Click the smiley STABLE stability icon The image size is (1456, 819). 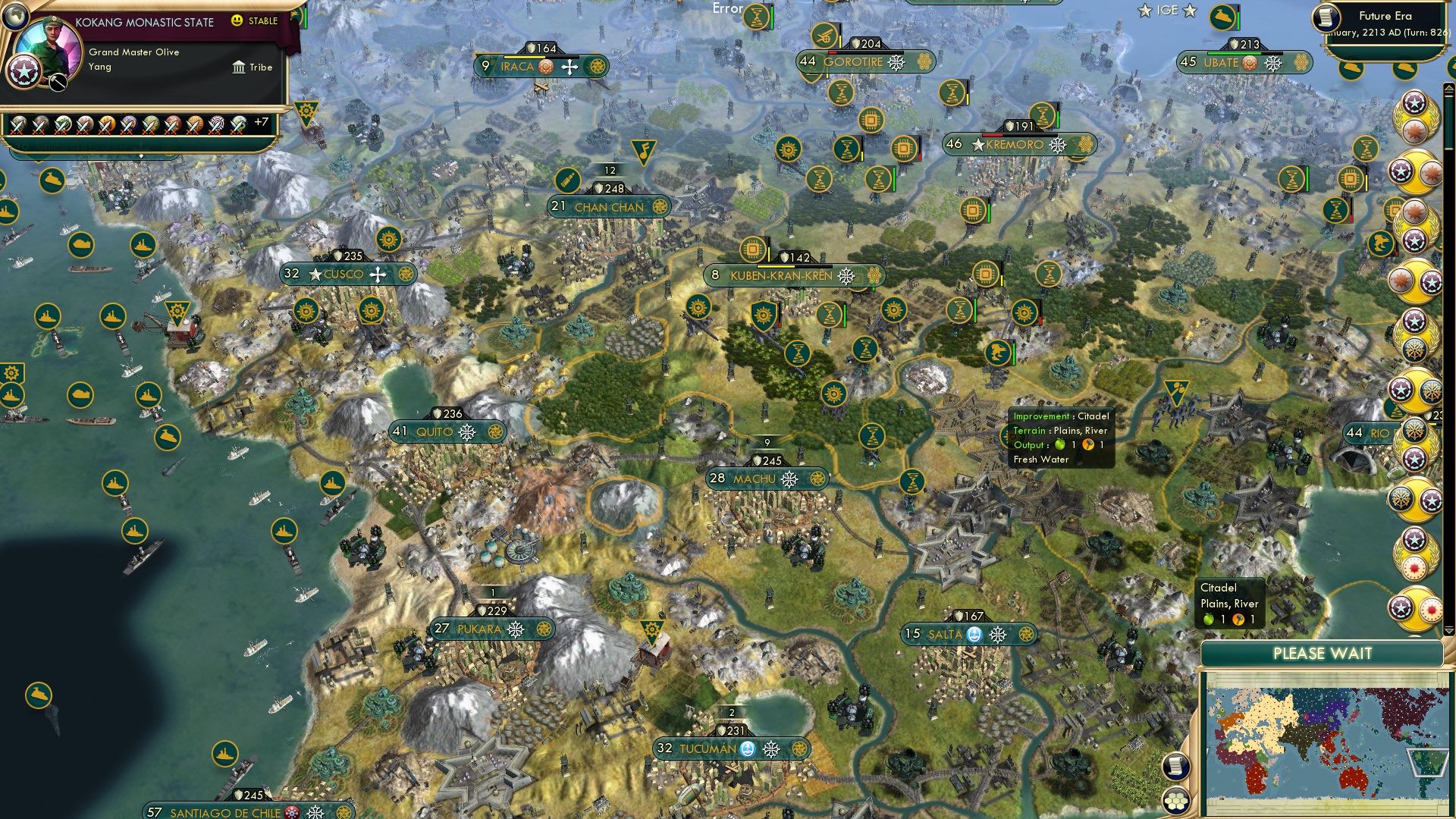pos(237,22)
